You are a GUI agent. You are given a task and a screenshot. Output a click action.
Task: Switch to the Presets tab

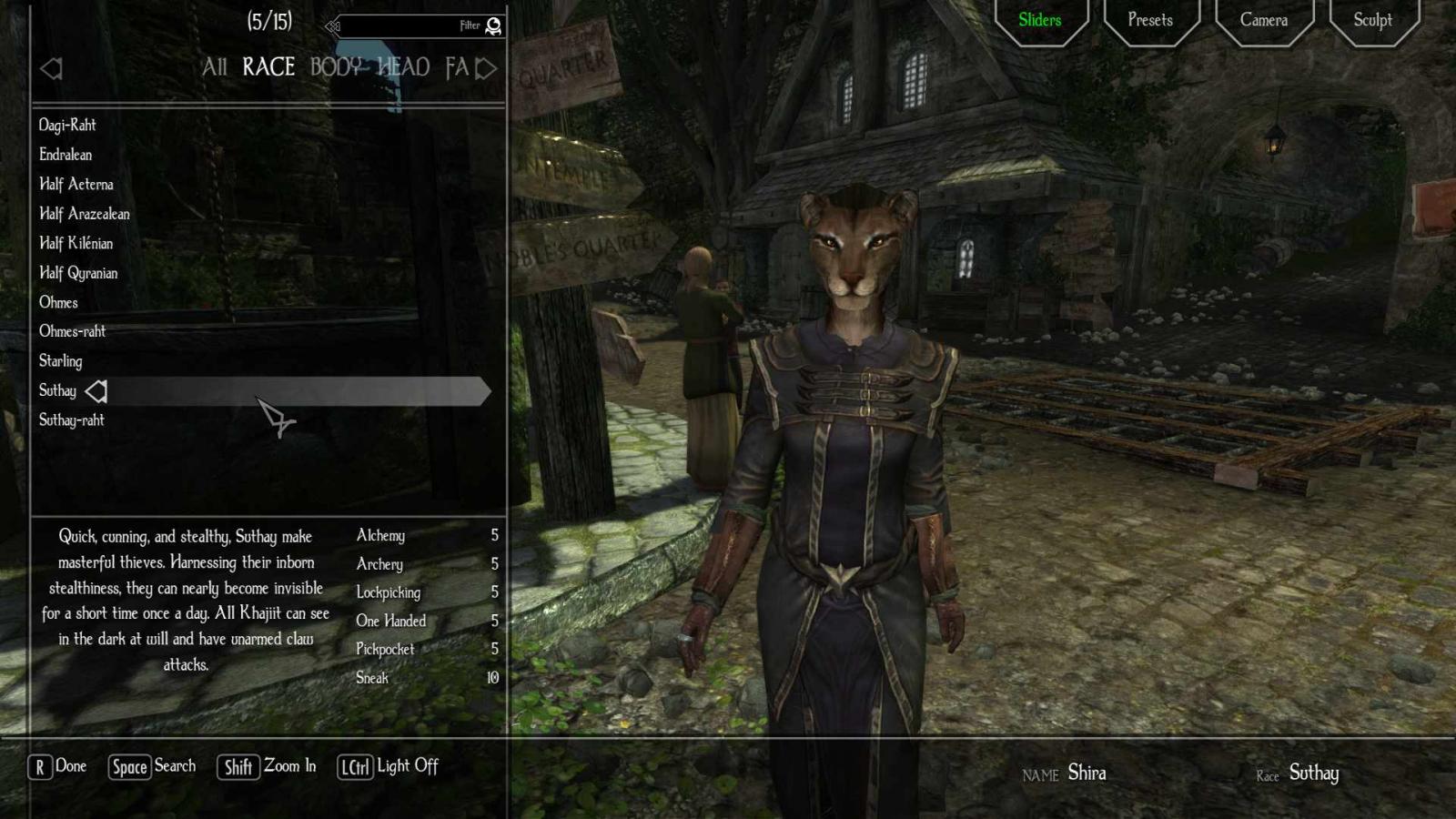coord(1149,19)
